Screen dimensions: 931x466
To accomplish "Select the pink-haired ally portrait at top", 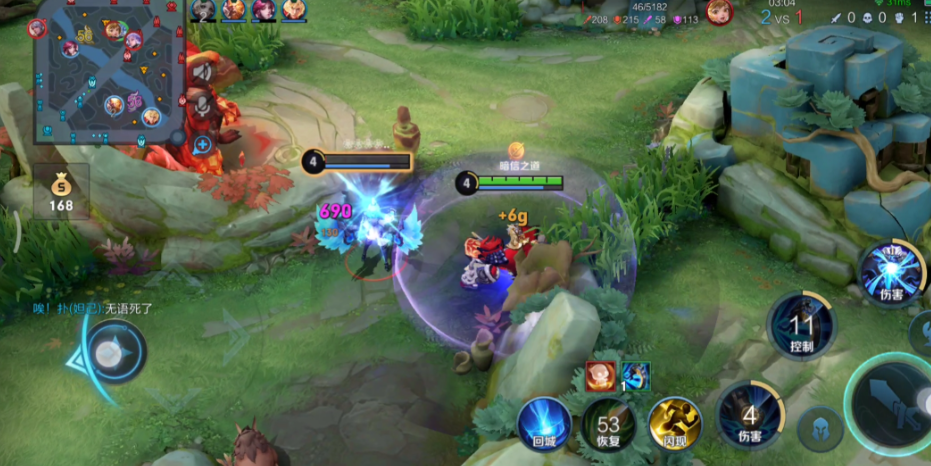I will 264,10.
